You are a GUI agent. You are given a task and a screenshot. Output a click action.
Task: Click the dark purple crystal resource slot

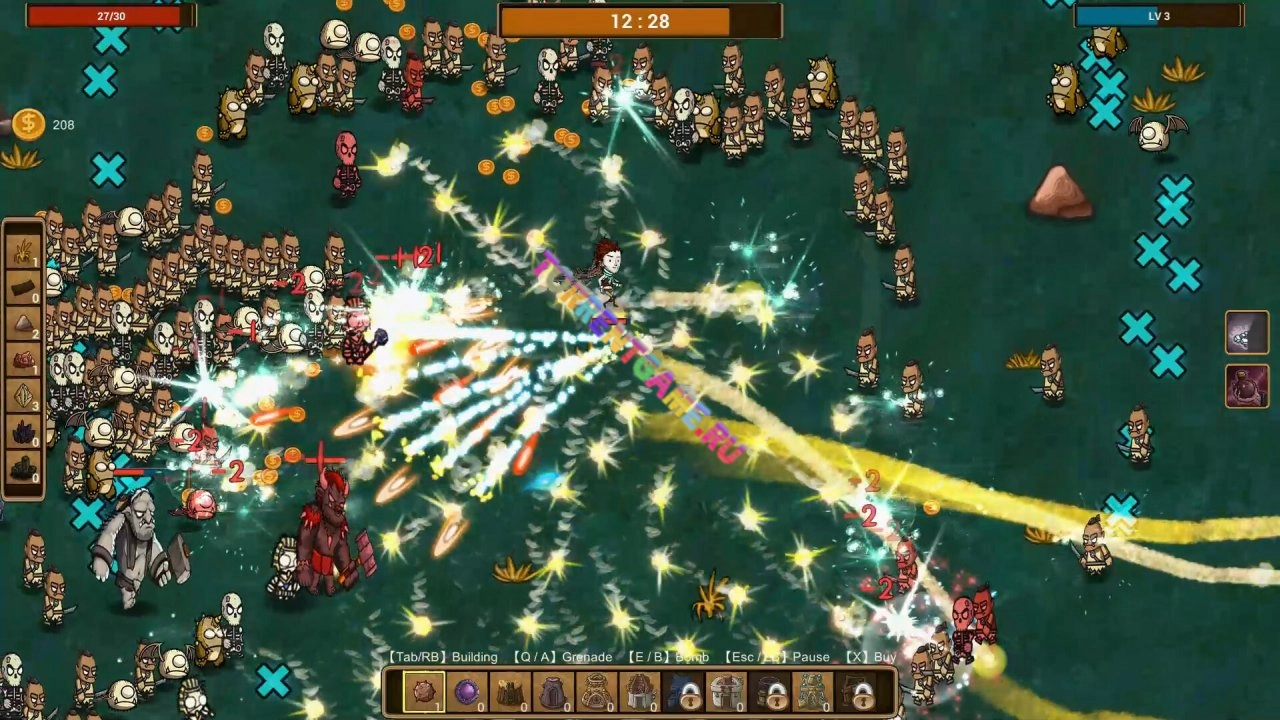[x=24, y=433]
